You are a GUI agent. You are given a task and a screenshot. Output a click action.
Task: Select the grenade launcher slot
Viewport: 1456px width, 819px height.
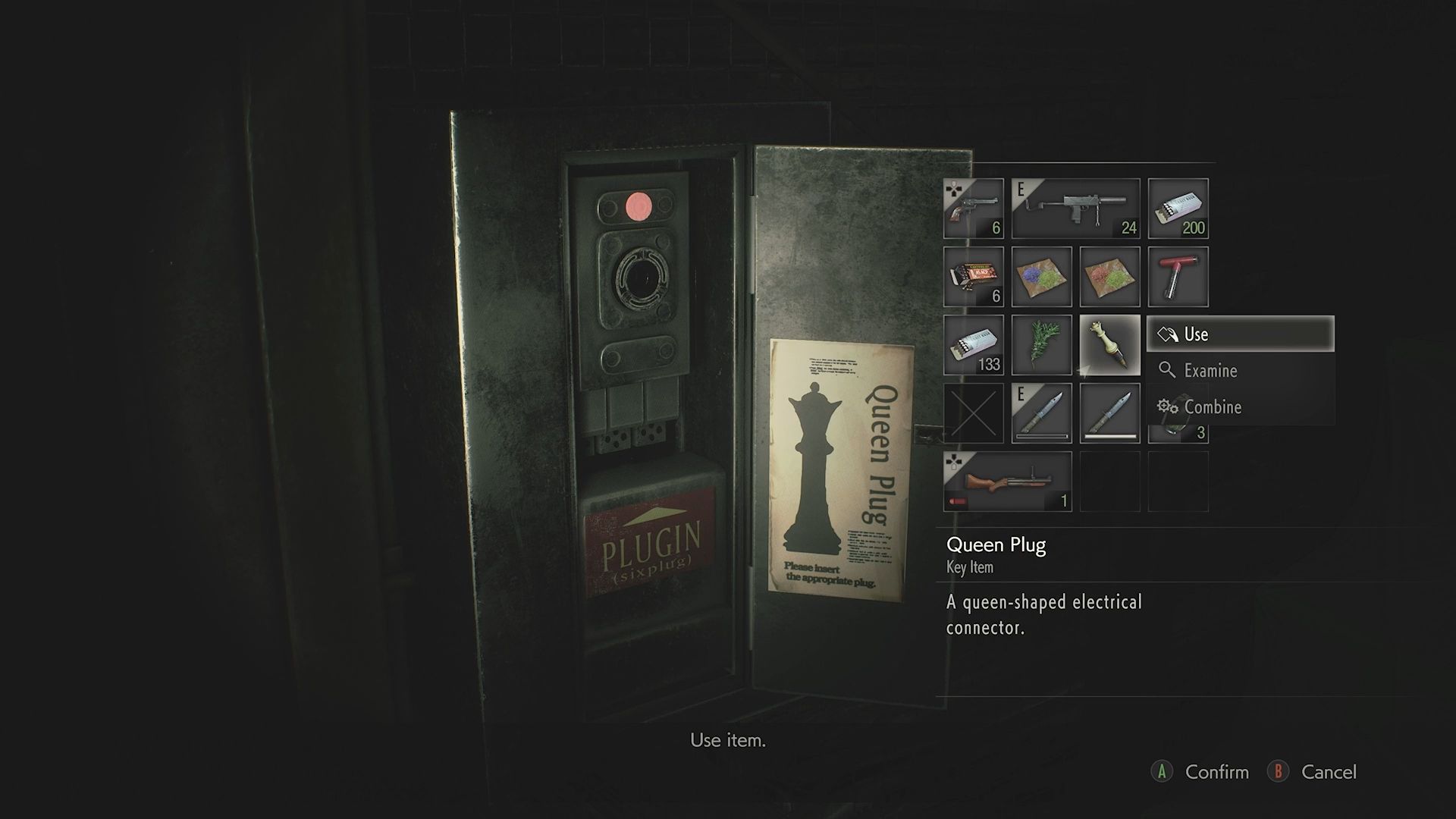click(1007, 482)
